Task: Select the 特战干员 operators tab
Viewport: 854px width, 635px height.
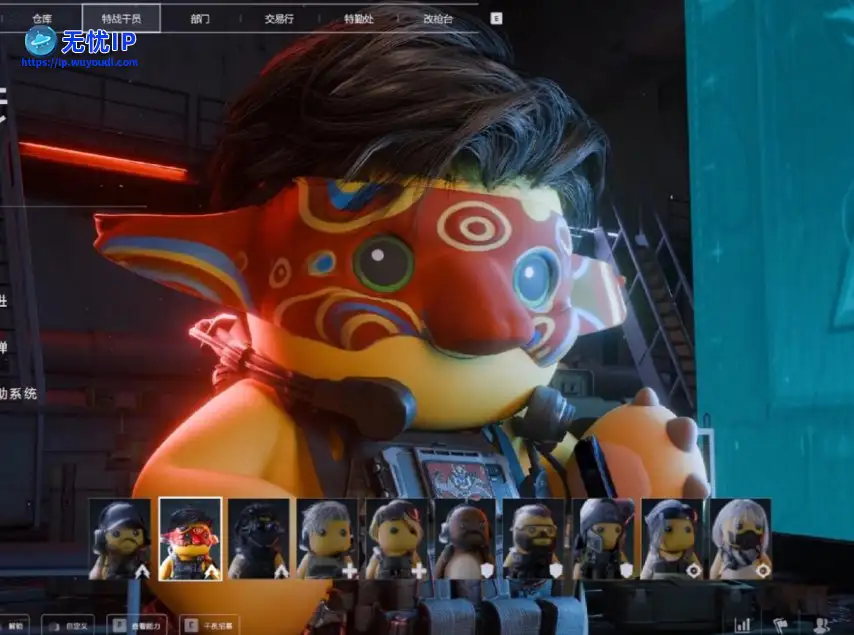Action: coord(130,18)
